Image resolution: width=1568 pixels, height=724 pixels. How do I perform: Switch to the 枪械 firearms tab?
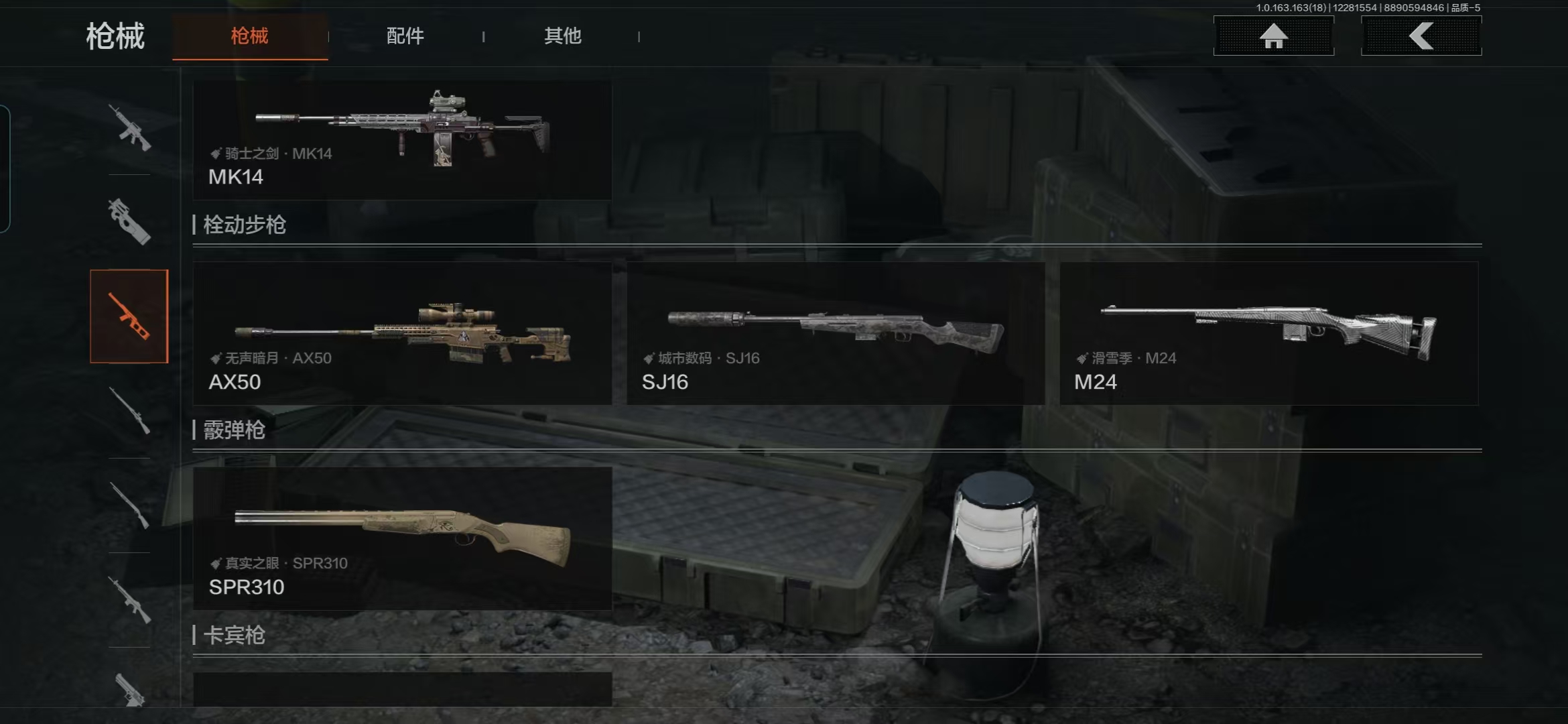(249, 36)
